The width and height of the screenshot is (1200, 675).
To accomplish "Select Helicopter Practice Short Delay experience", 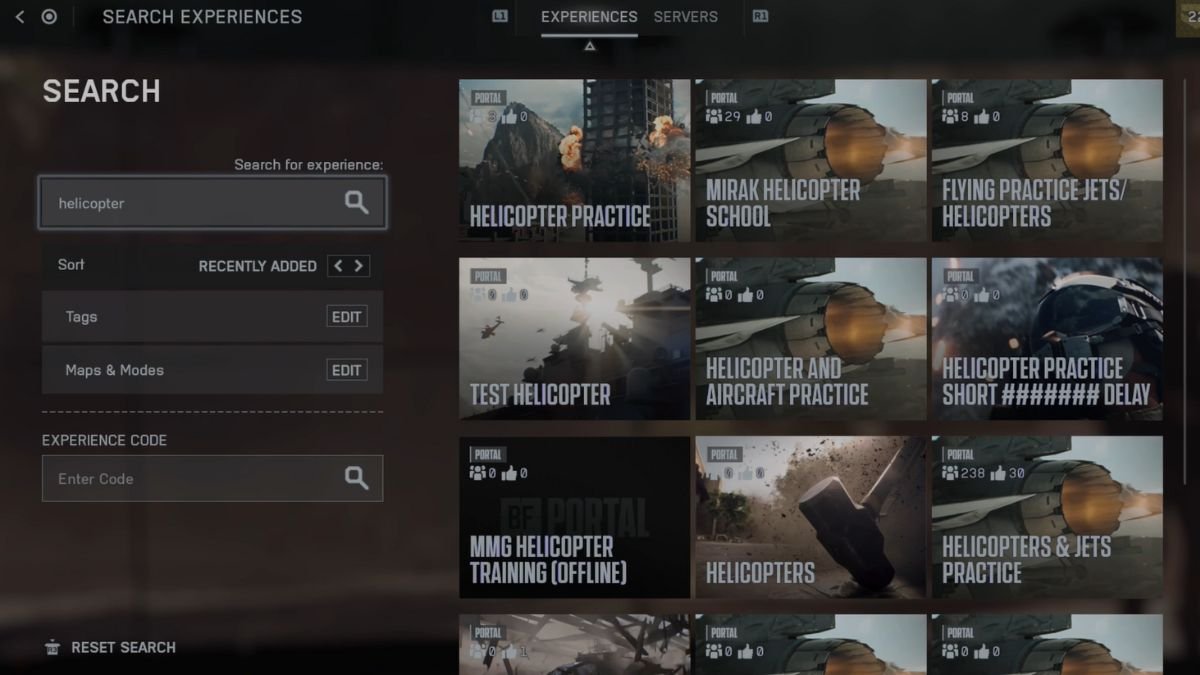I will coord(1047,339).
